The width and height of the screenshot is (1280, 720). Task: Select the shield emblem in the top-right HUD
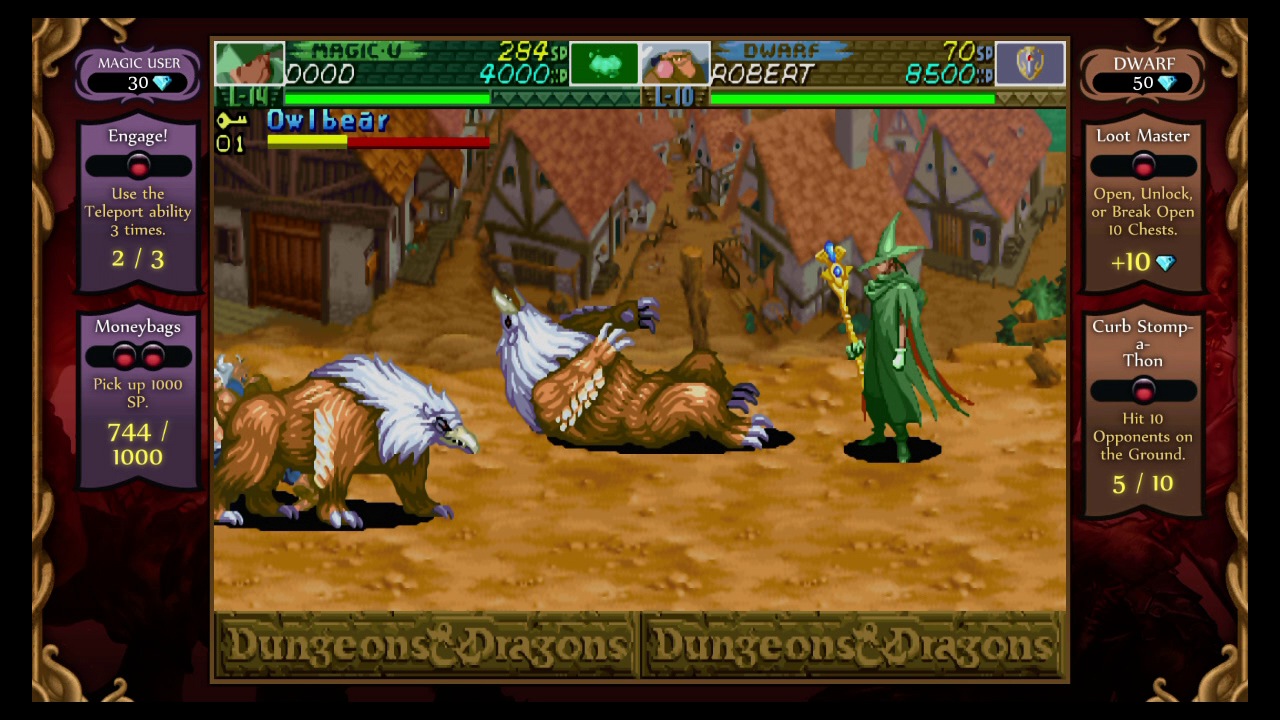coord(1030,64)
